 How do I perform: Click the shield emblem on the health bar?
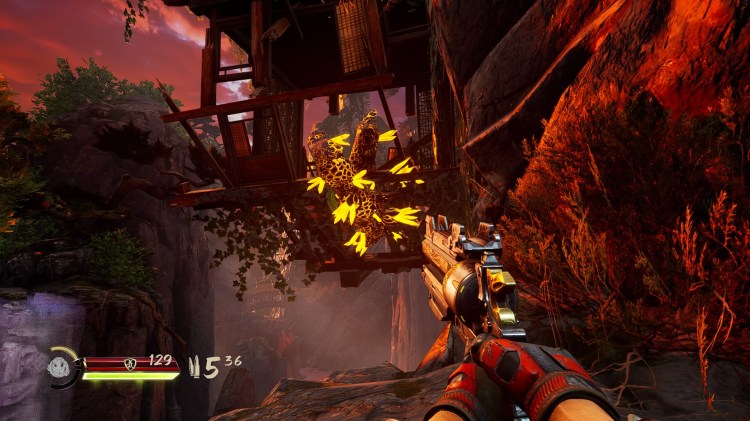129,363
